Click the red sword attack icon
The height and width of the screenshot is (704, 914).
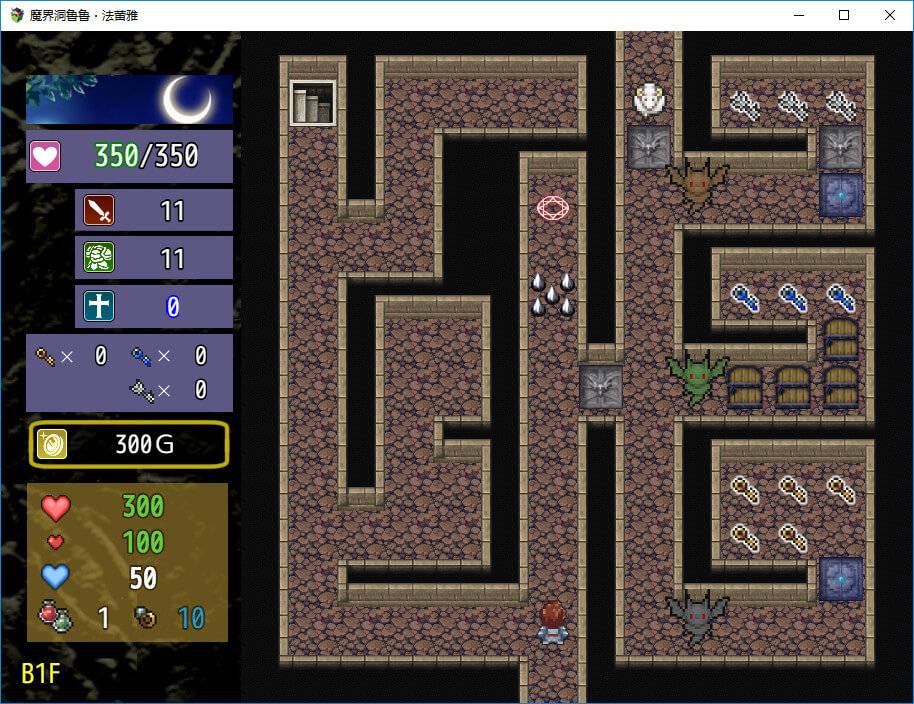pos(99,210)
